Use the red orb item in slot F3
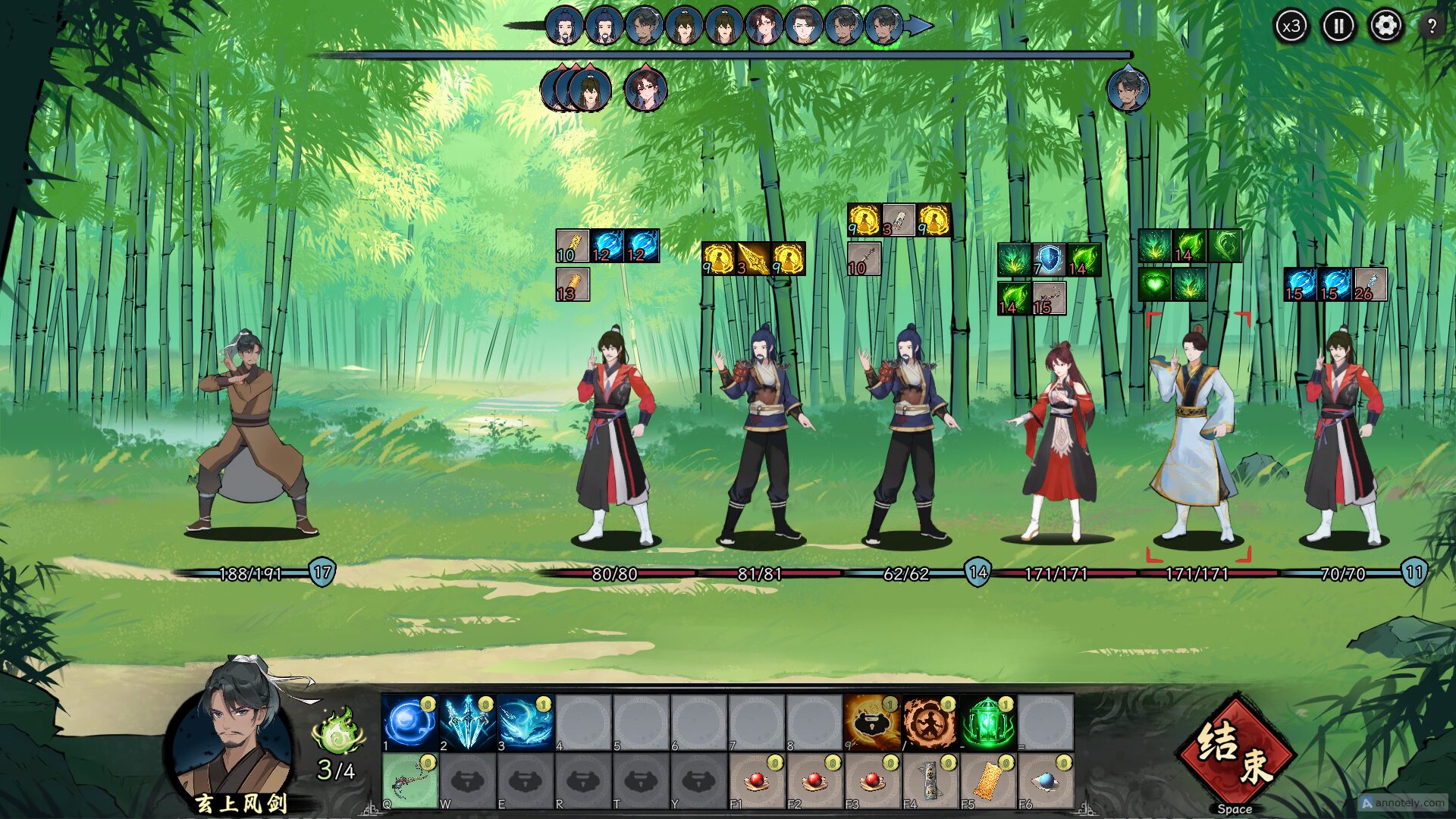Screen dimensions: 1456x819 [871, 781]
